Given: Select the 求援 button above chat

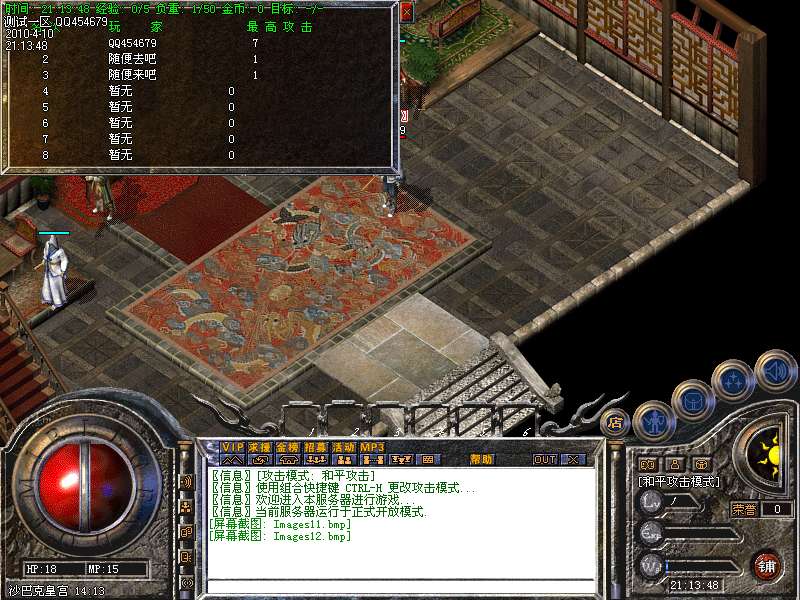Looking at the screenshot, I should pos(260,446).
